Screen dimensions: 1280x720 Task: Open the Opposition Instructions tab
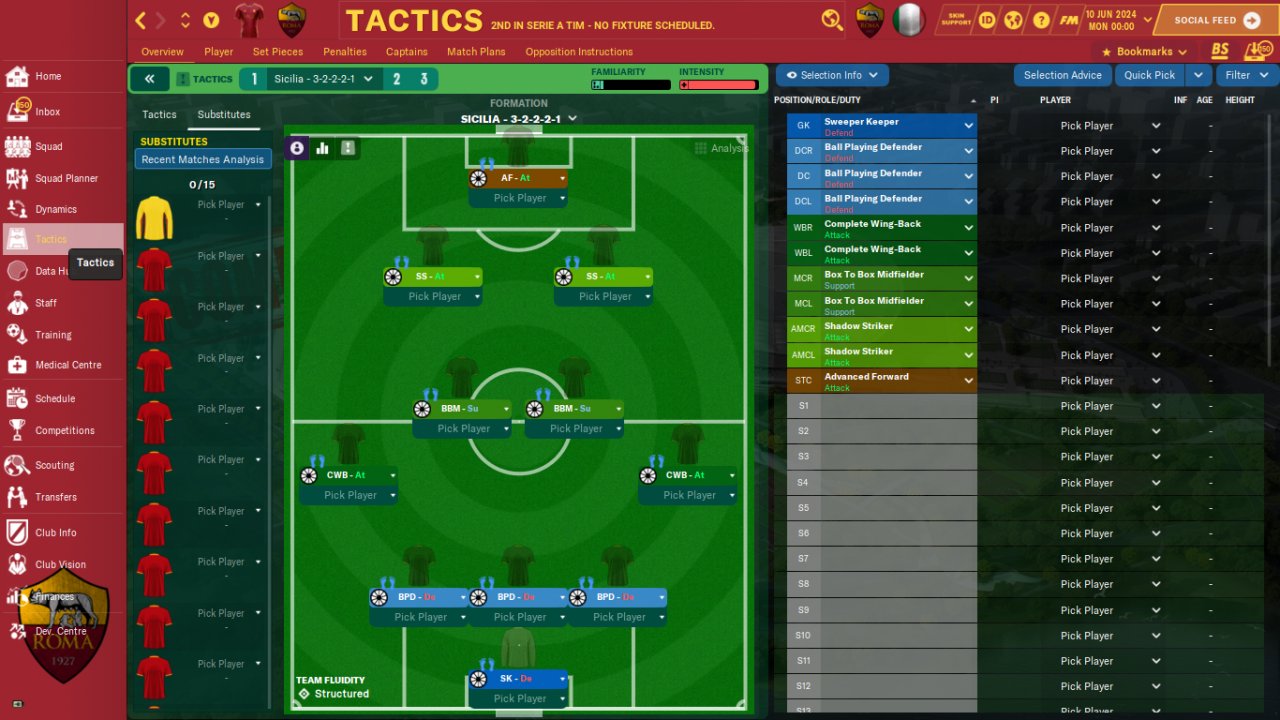(x=579, y=52)
